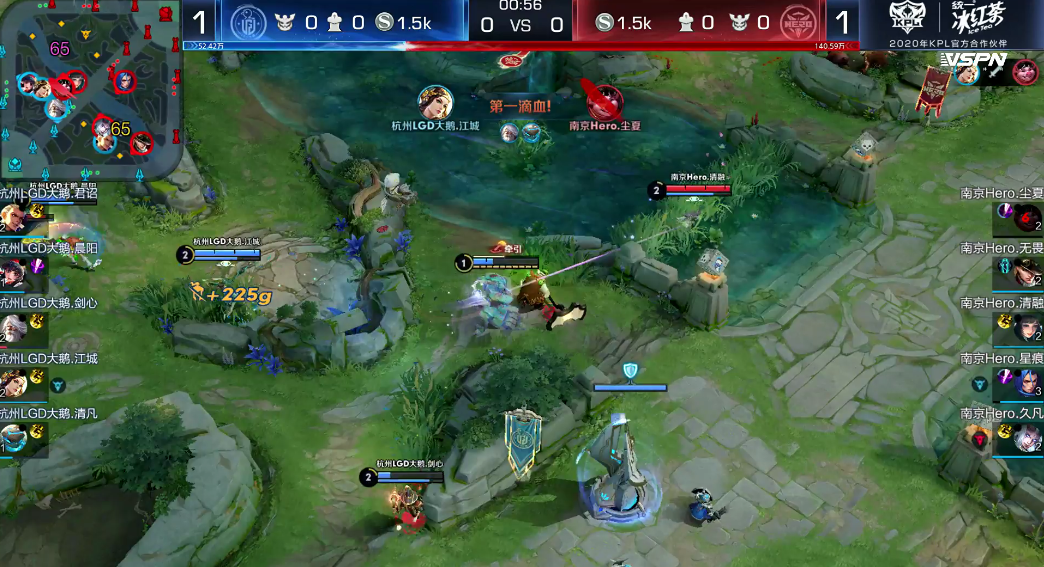The image size is (1044, 567).
Task: Select LGD player 晨阳's portrait
Action: pos(14,272)
